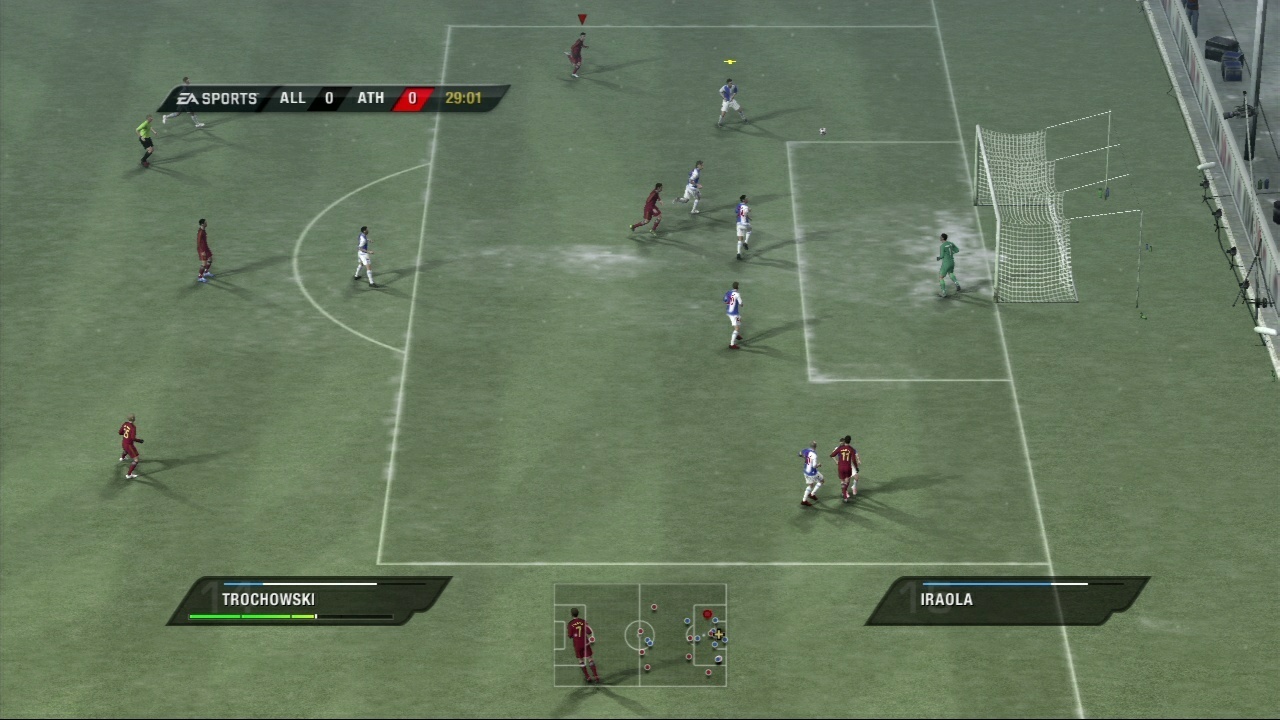Click the center circle on the radar map

click(x=640, y=632)
